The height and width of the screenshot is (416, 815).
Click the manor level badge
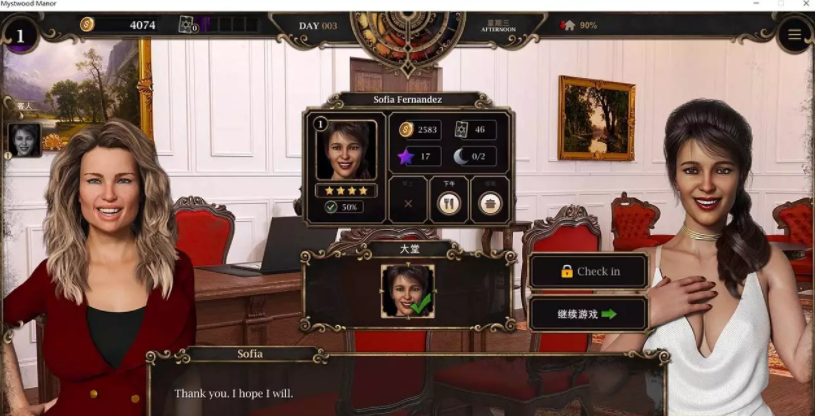(x=20, y=36)
